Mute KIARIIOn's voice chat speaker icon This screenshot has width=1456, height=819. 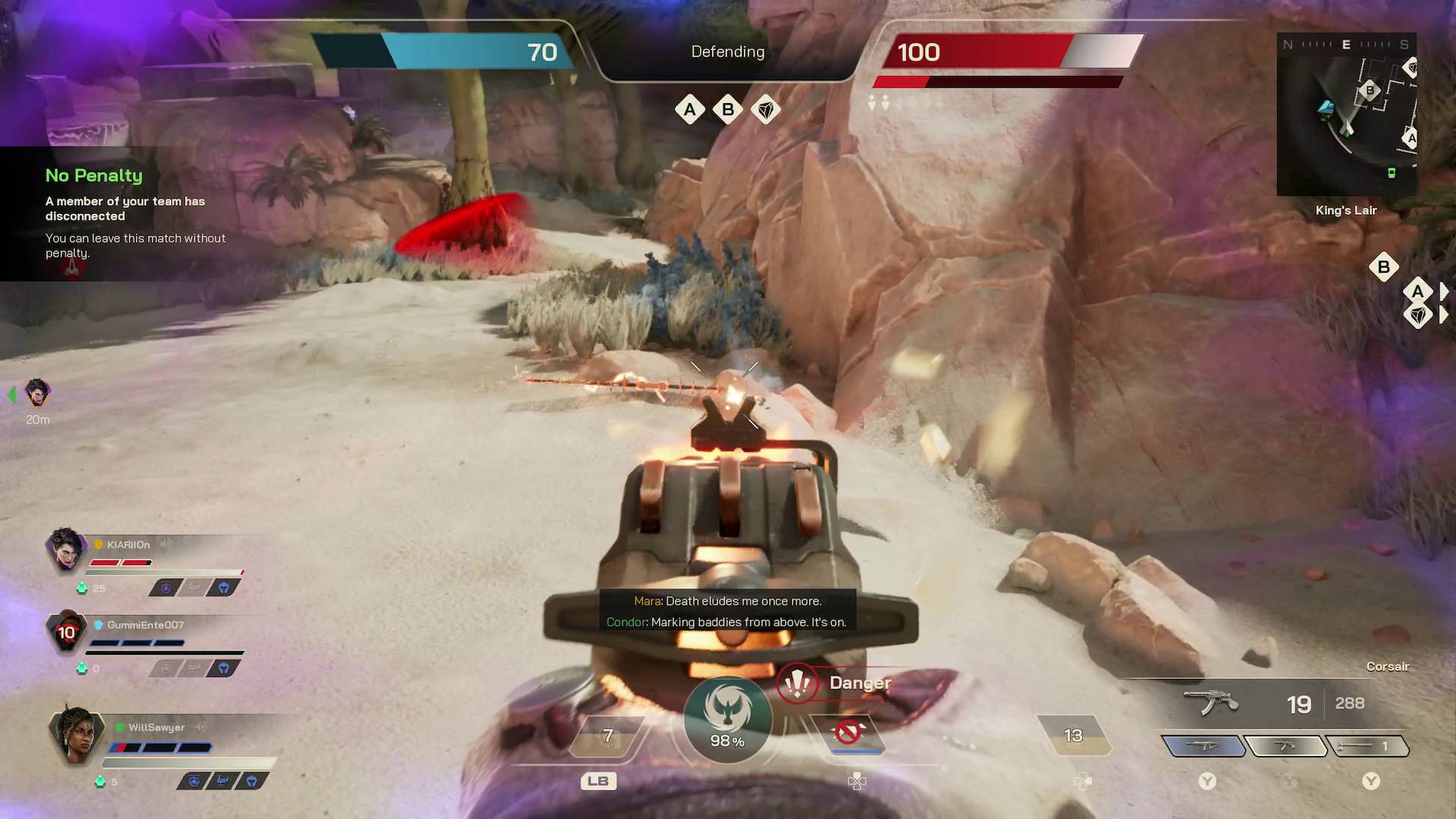(166, 544)
